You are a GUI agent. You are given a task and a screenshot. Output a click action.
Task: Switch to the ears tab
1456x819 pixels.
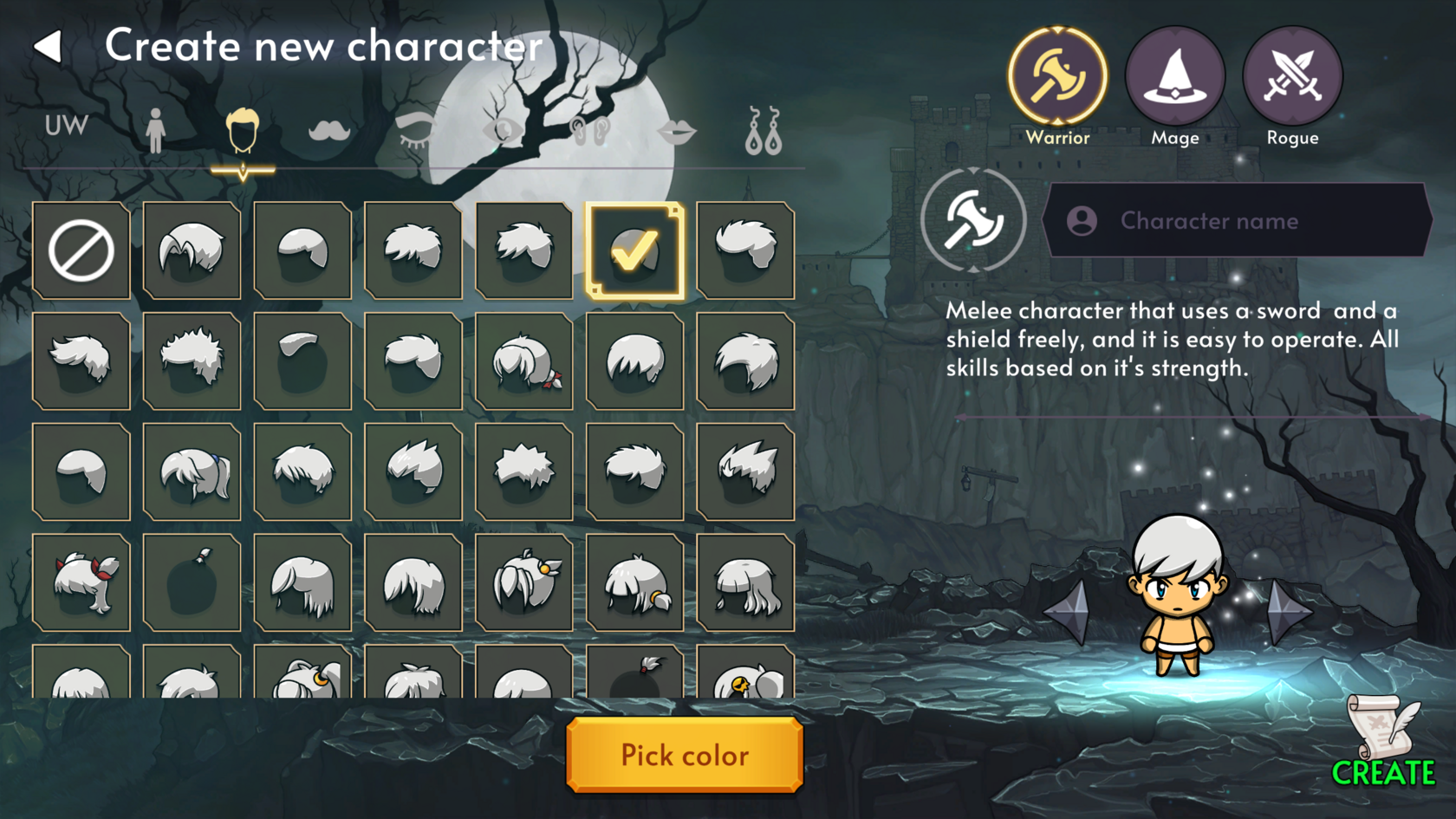pos(590,131)
